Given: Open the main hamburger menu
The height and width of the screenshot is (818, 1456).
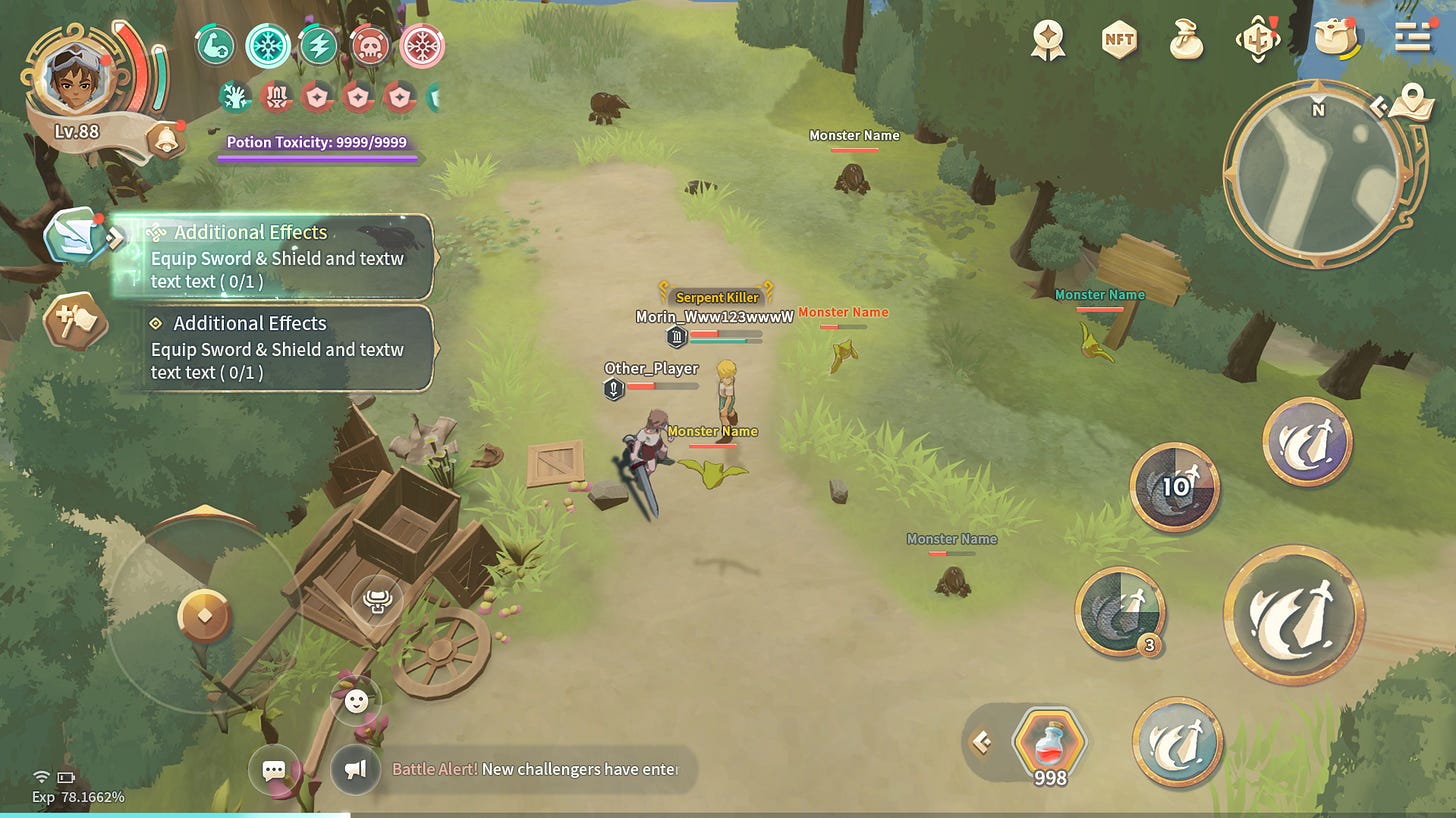Looking at the screenshot, I should coord(1413,38).
